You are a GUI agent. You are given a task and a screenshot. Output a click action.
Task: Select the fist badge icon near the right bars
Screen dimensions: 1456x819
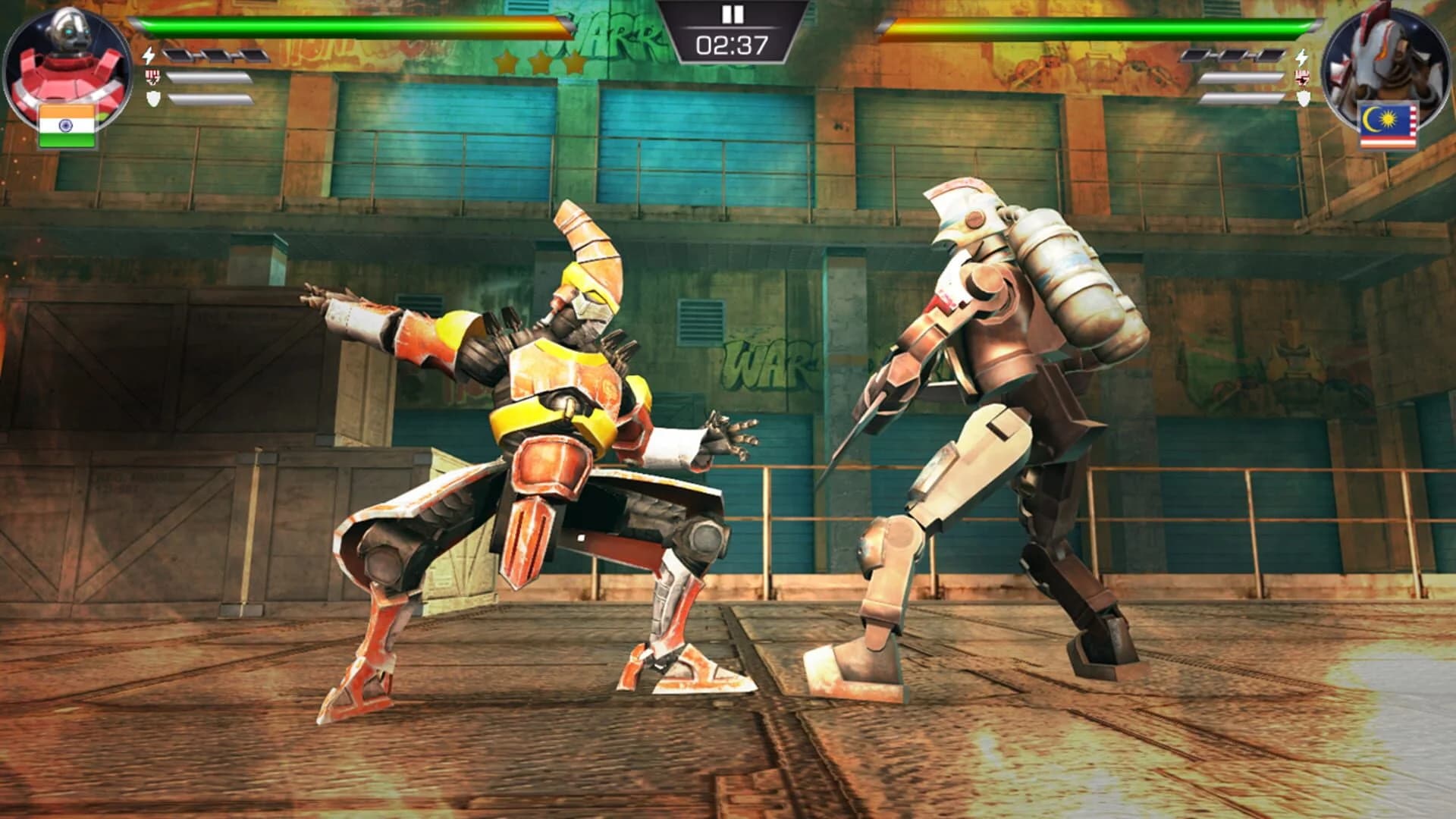[1301, 77]
